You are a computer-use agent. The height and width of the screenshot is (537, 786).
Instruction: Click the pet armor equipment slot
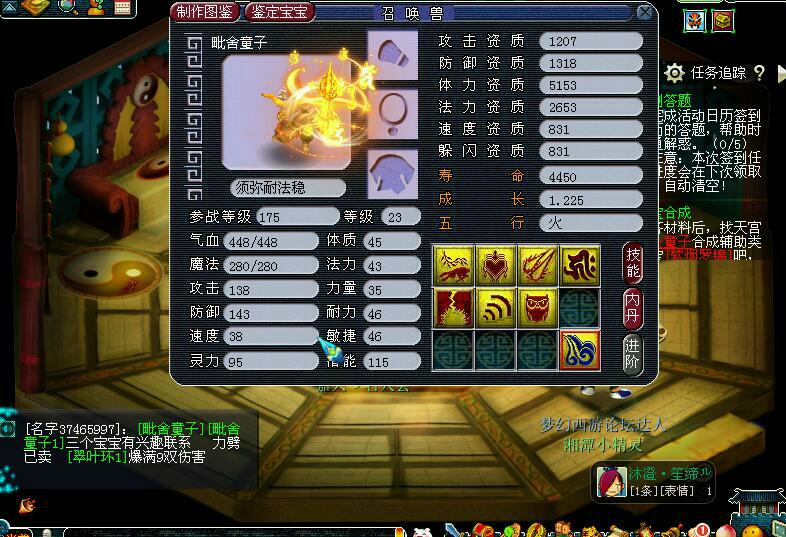coord(392,169)
